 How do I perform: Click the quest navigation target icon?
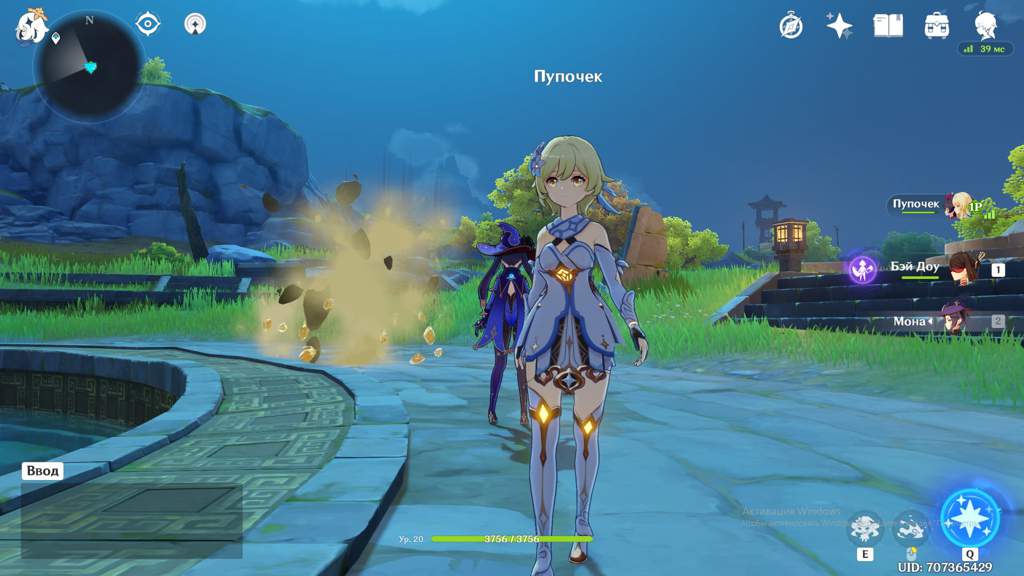(x=148, y=23)
